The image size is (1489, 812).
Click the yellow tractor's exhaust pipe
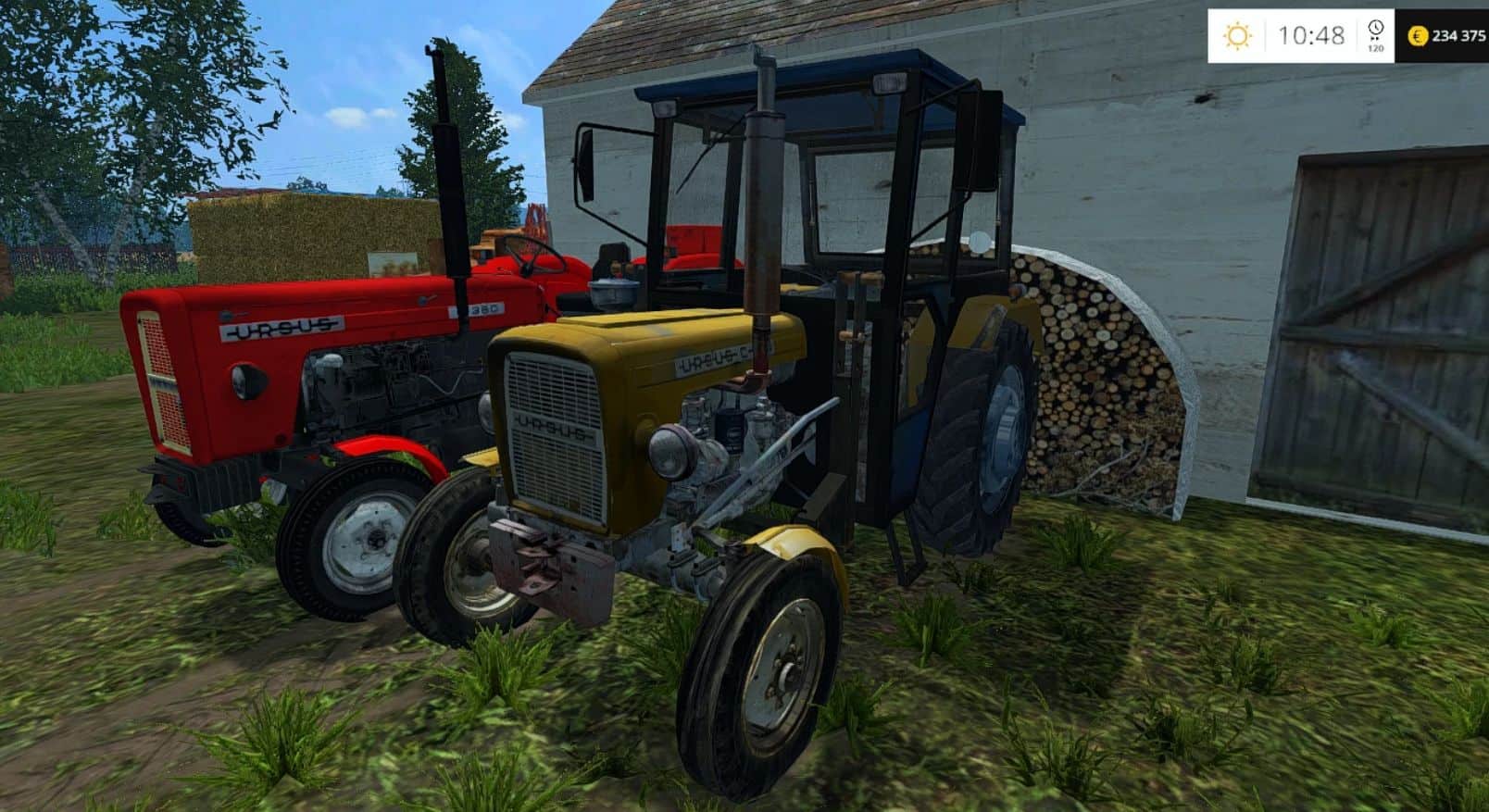[x=761, y=204]
